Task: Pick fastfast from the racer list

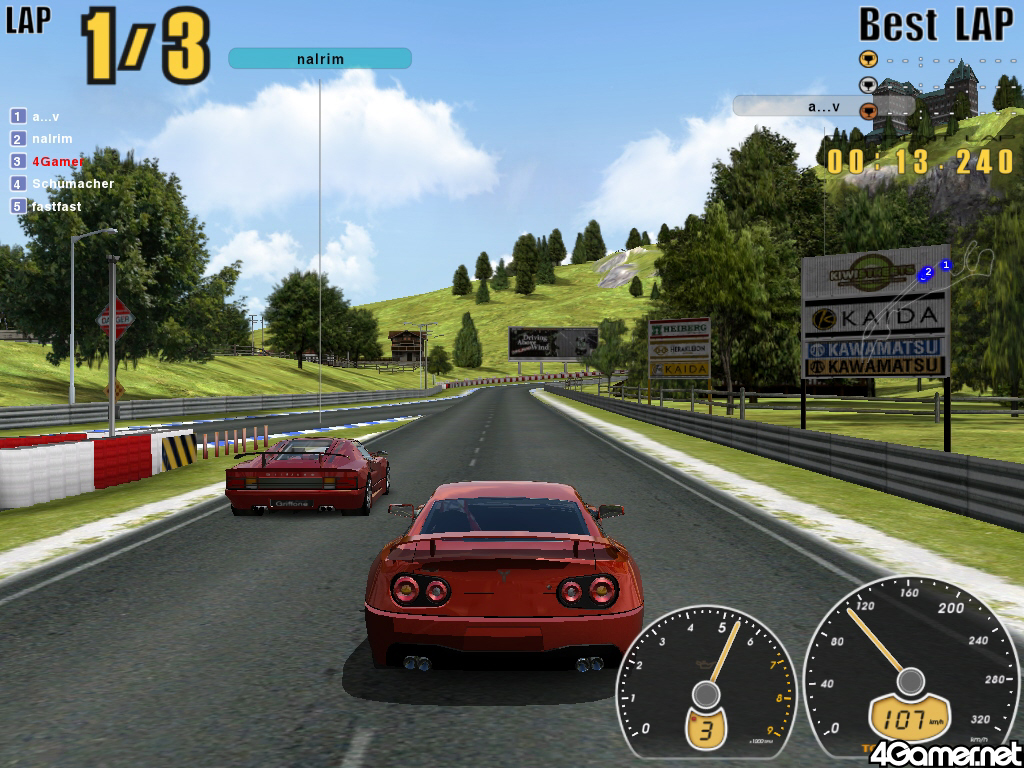Action: 56,206
